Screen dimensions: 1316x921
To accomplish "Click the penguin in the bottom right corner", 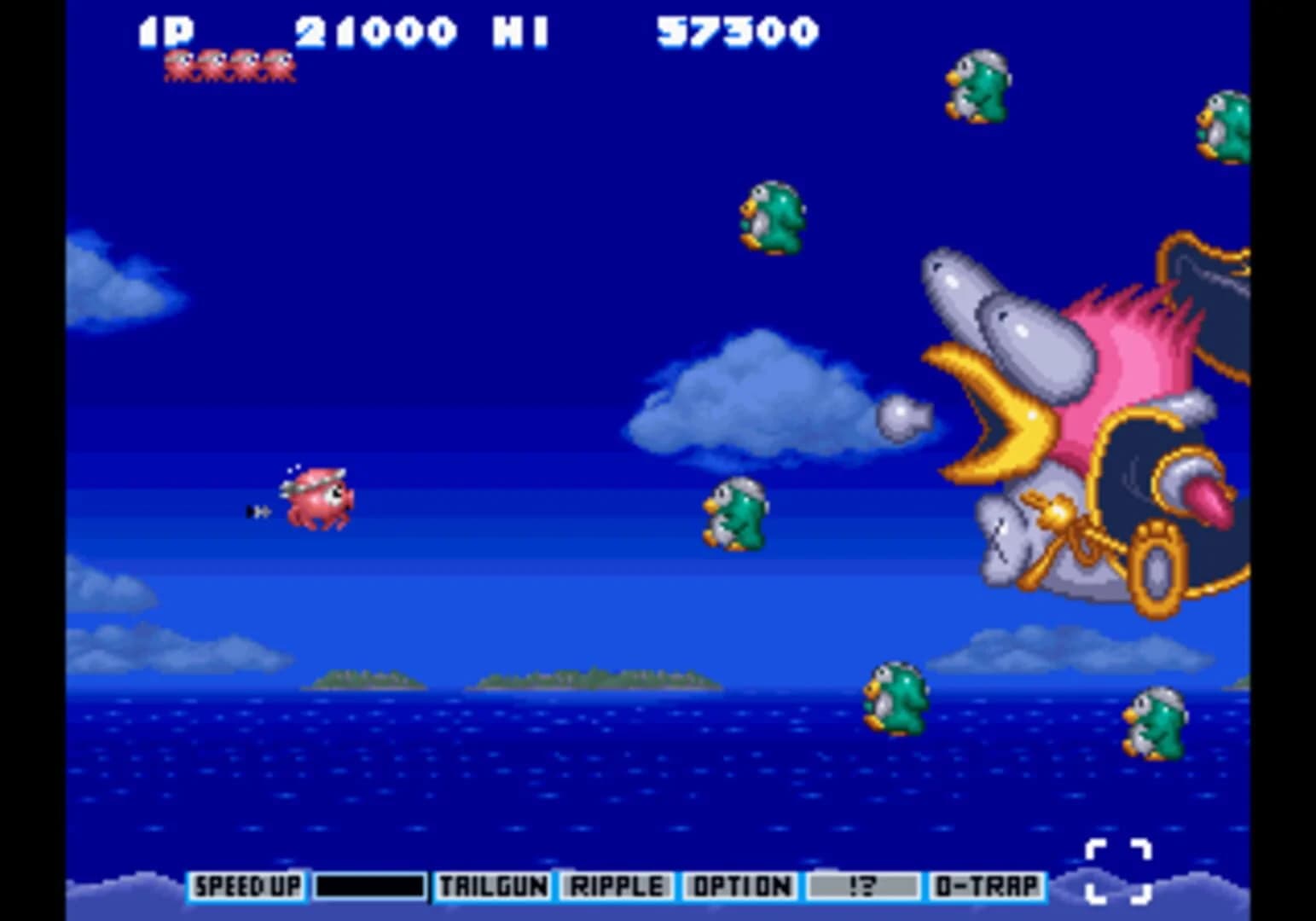I will 1156,725.
